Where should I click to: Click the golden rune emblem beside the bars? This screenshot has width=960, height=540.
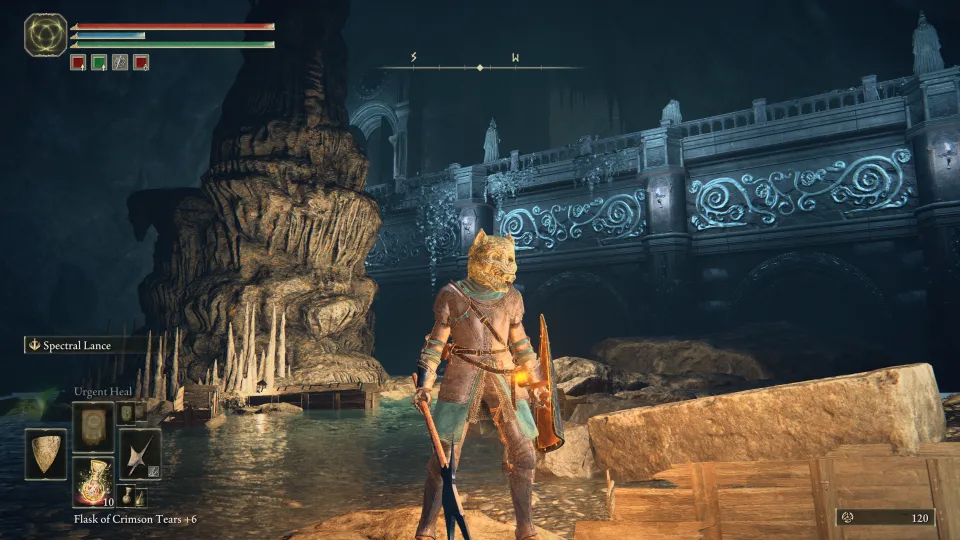[x=45, y=34]
